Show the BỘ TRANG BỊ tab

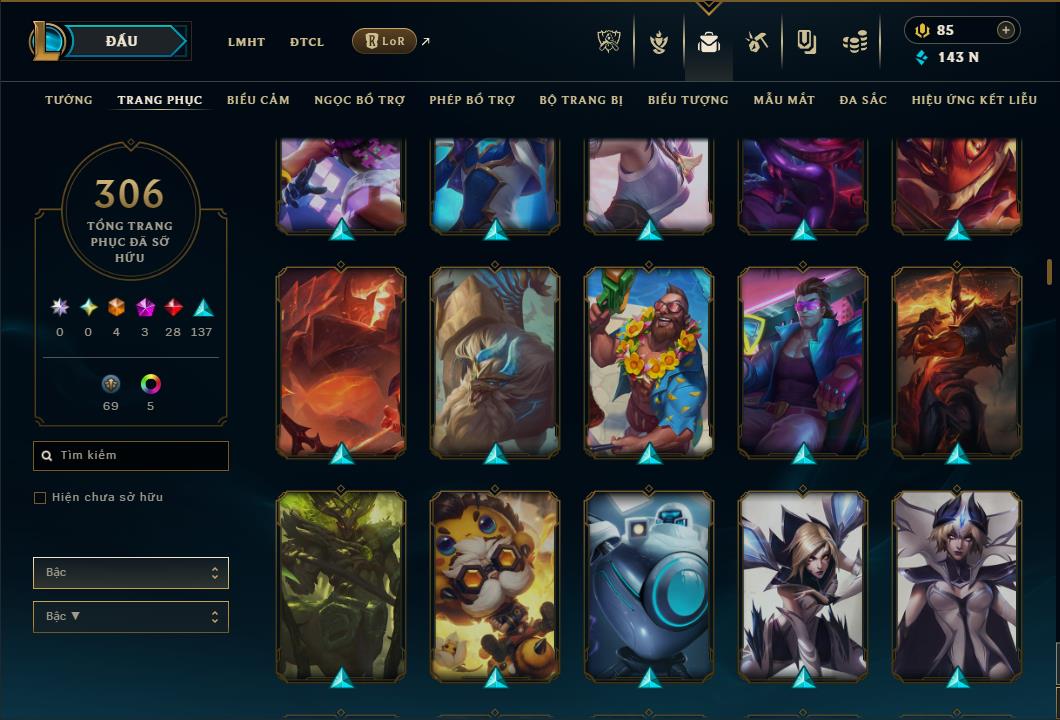(x=581, y=100)
